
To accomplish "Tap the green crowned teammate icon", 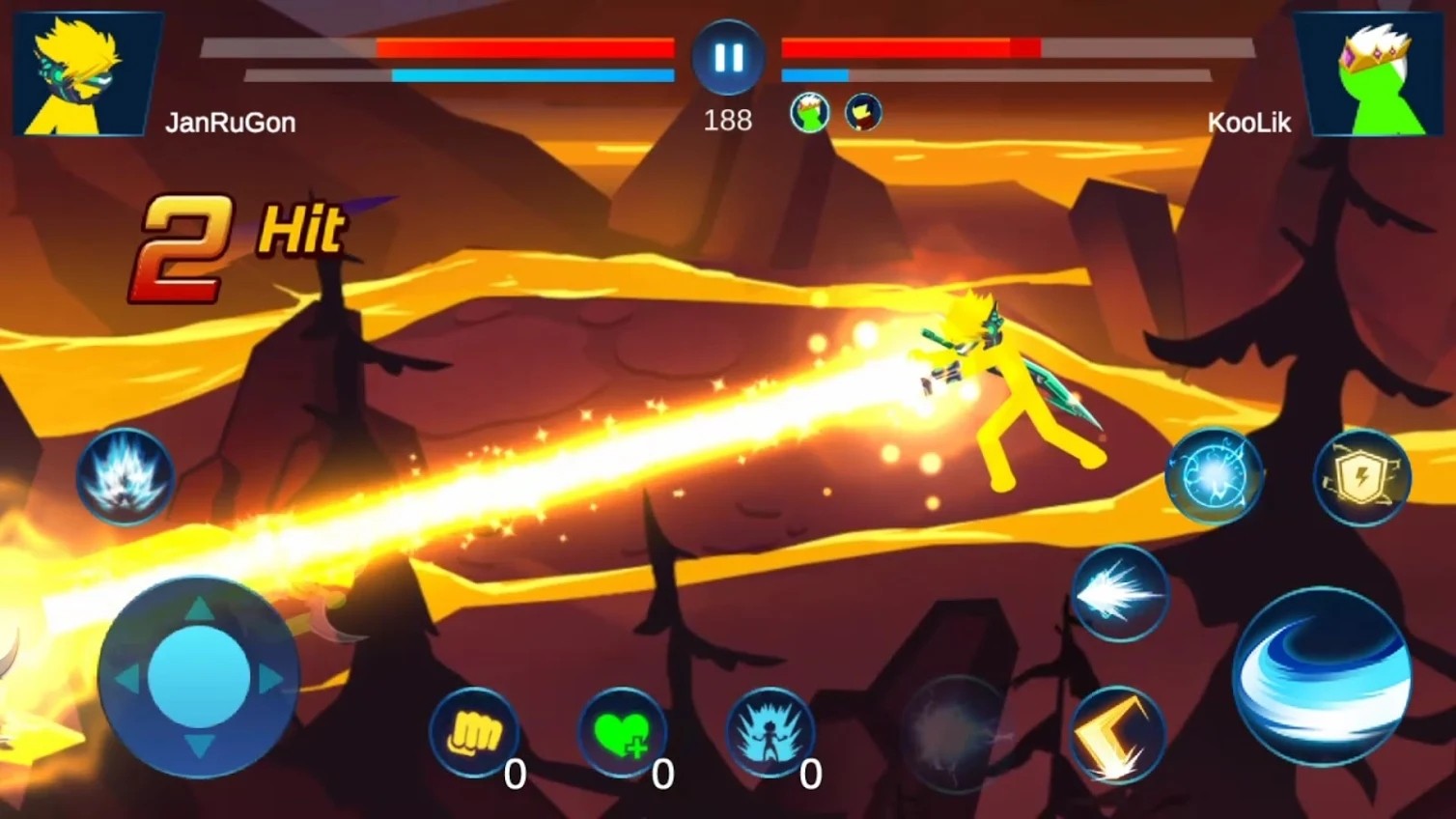I will [809, 113].
